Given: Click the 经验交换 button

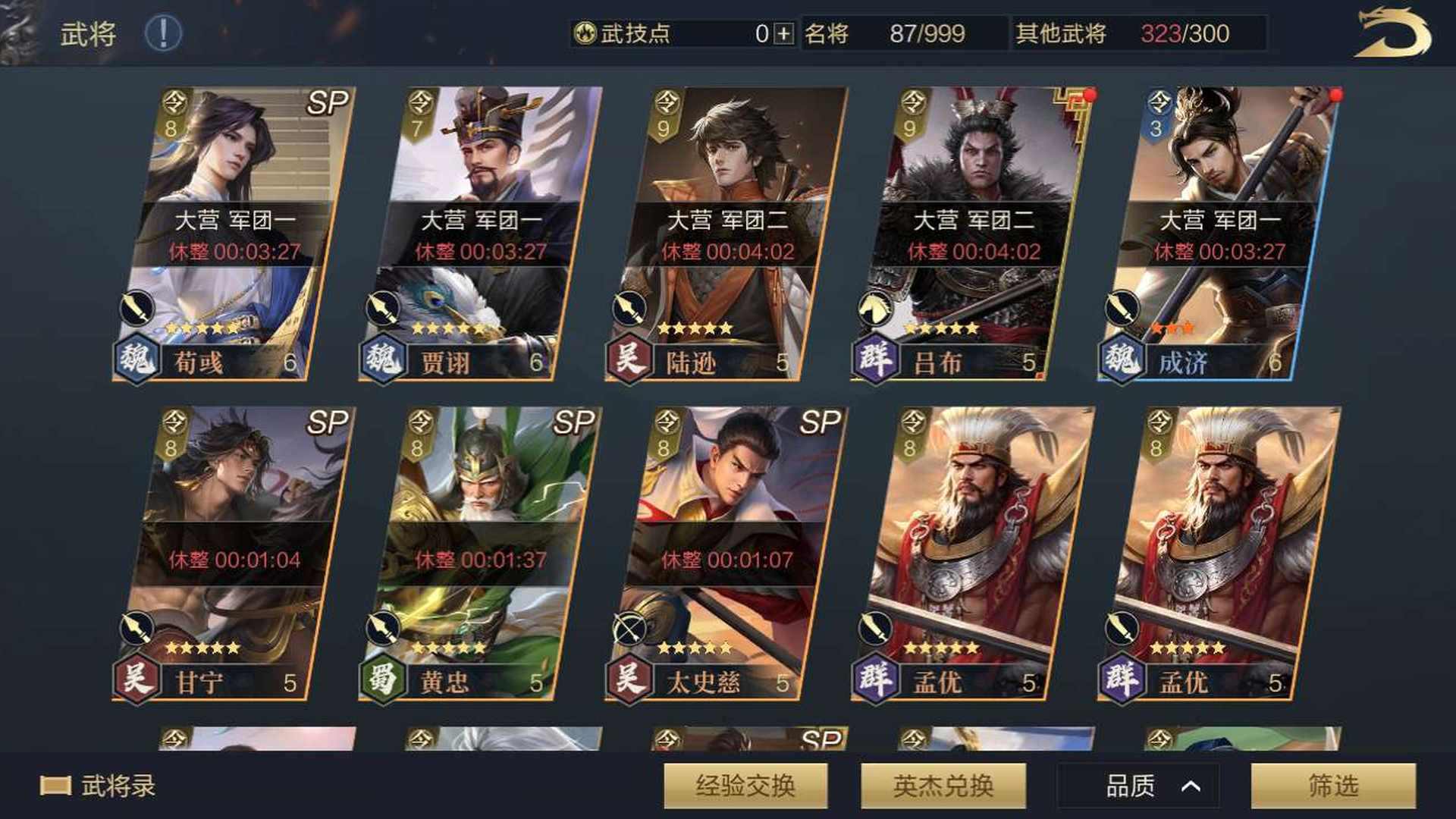Looking at the screenshot, I should pyautogui.click(x=745, y=786).
